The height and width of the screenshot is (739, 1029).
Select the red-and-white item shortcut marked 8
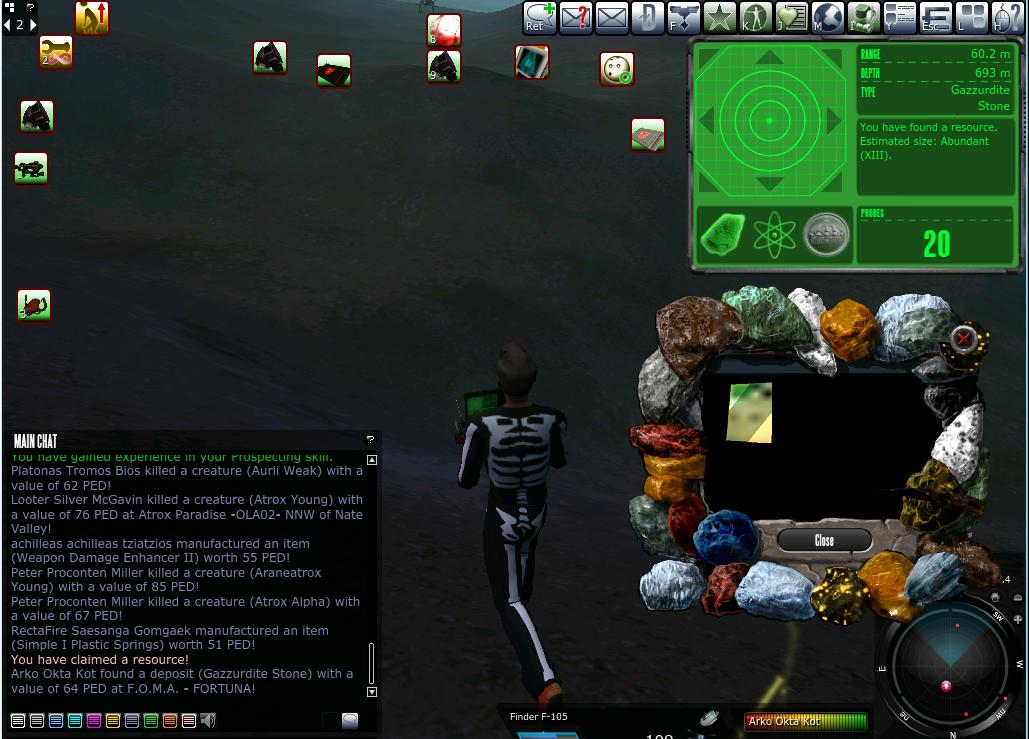443,29
